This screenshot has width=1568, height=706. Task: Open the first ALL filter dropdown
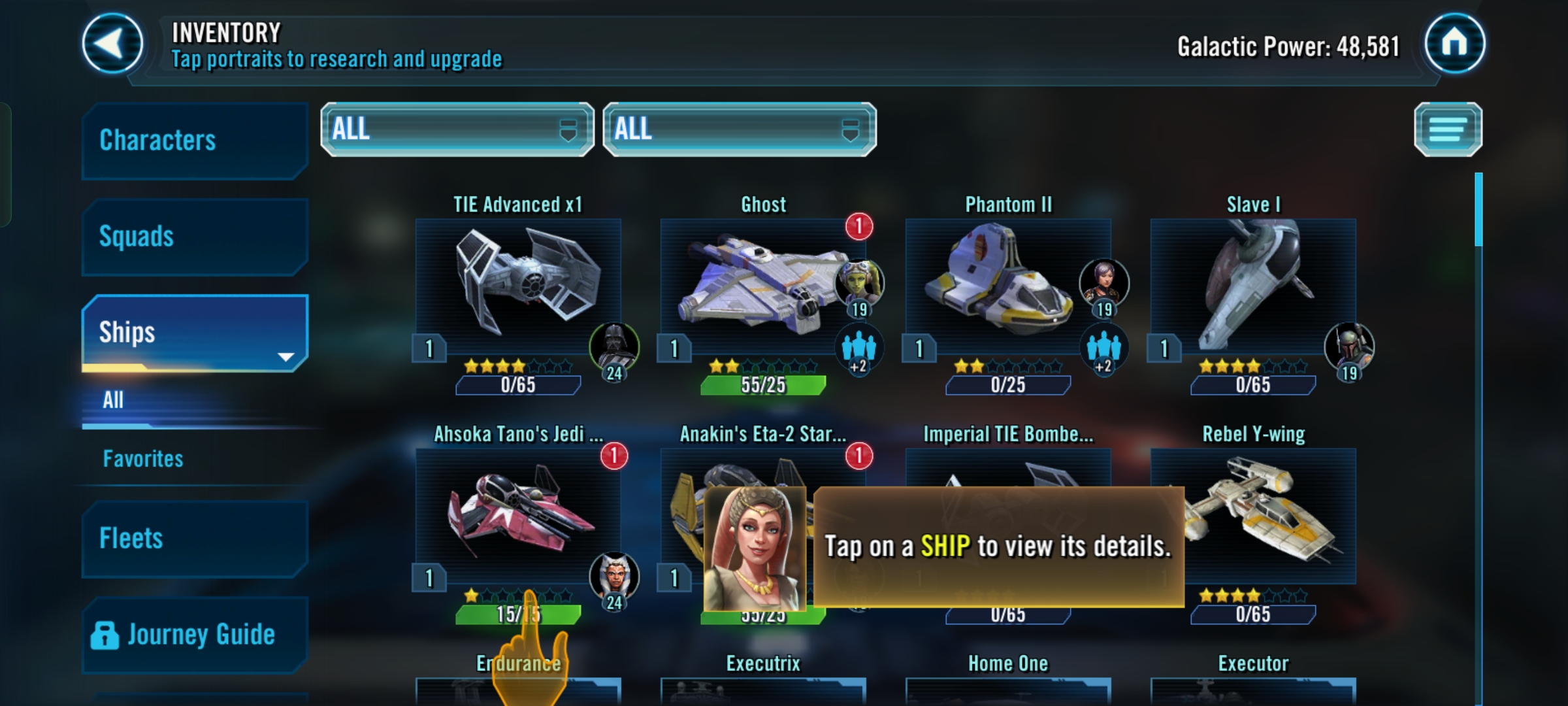pyautogui.click(x=457, y=129)
